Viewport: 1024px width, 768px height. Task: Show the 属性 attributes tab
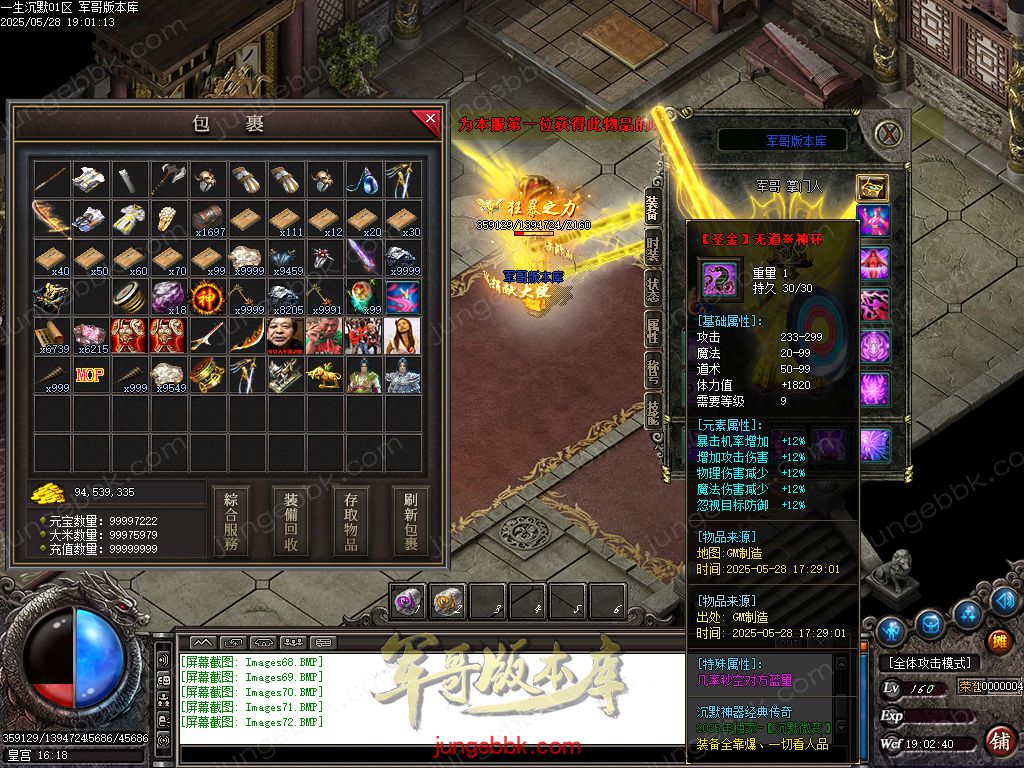coord(652,330)
